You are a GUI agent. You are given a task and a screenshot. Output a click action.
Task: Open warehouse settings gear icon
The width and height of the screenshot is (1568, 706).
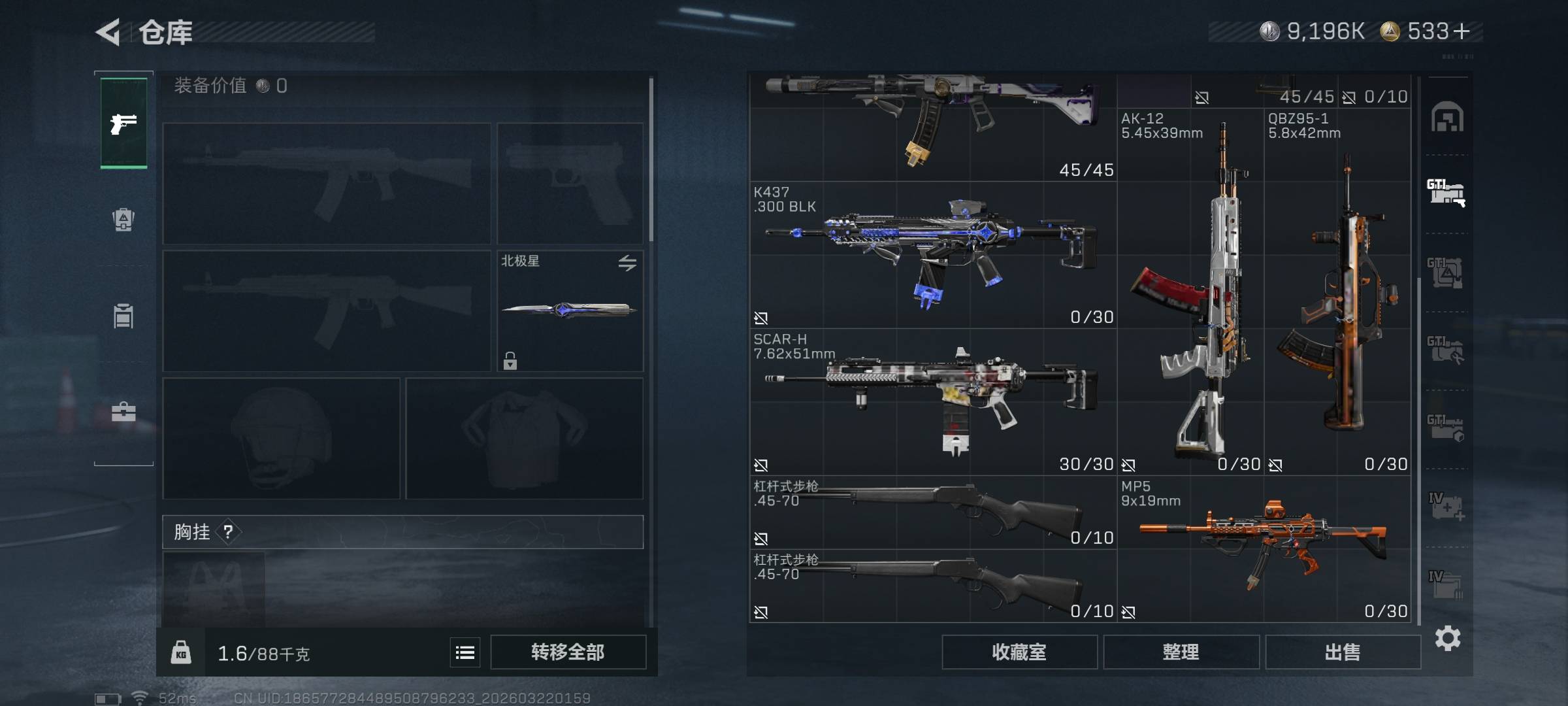pyautogui.click(x=1447, y=638)
